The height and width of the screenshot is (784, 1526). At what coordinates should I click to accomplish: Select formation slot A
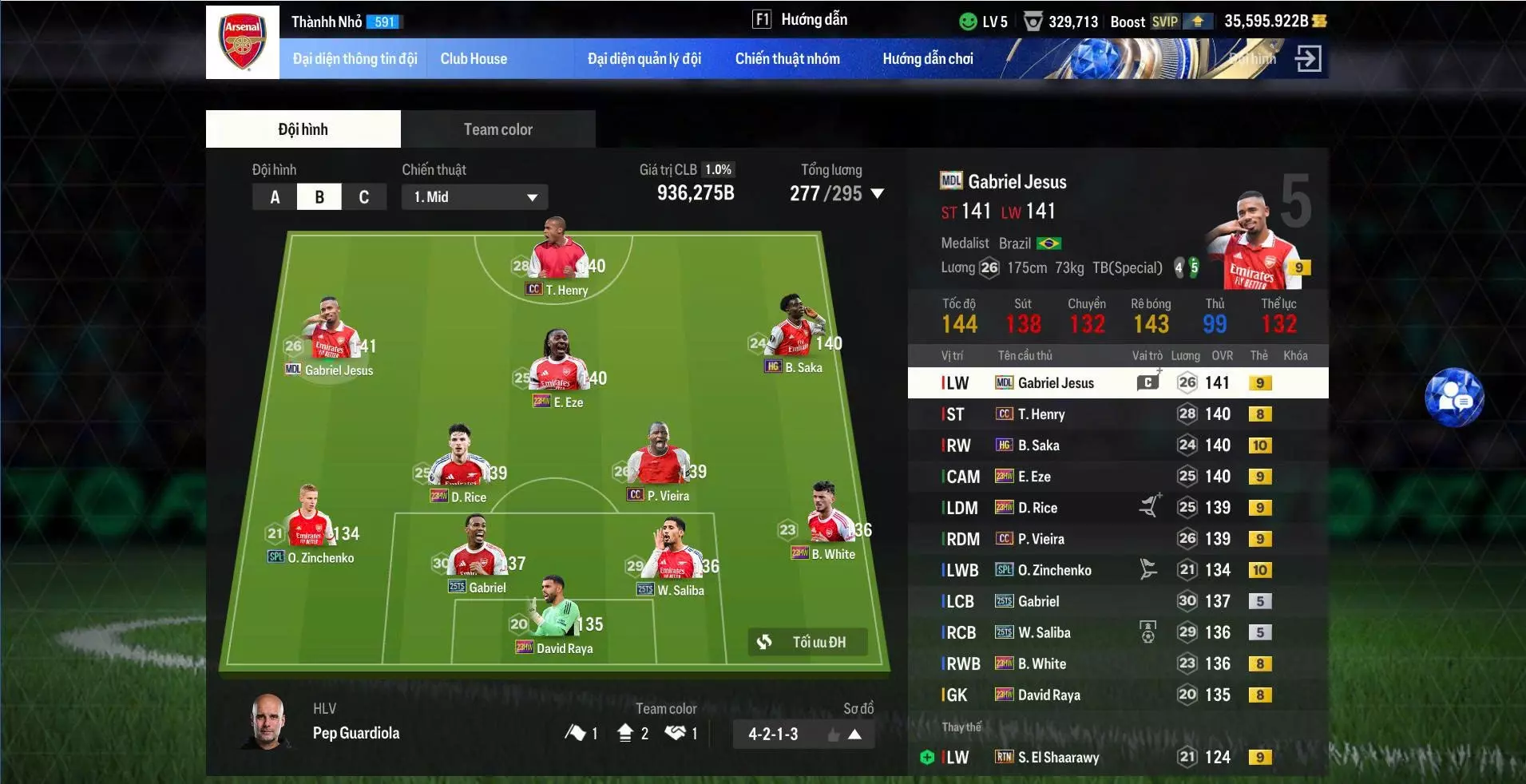coord(275,196)
